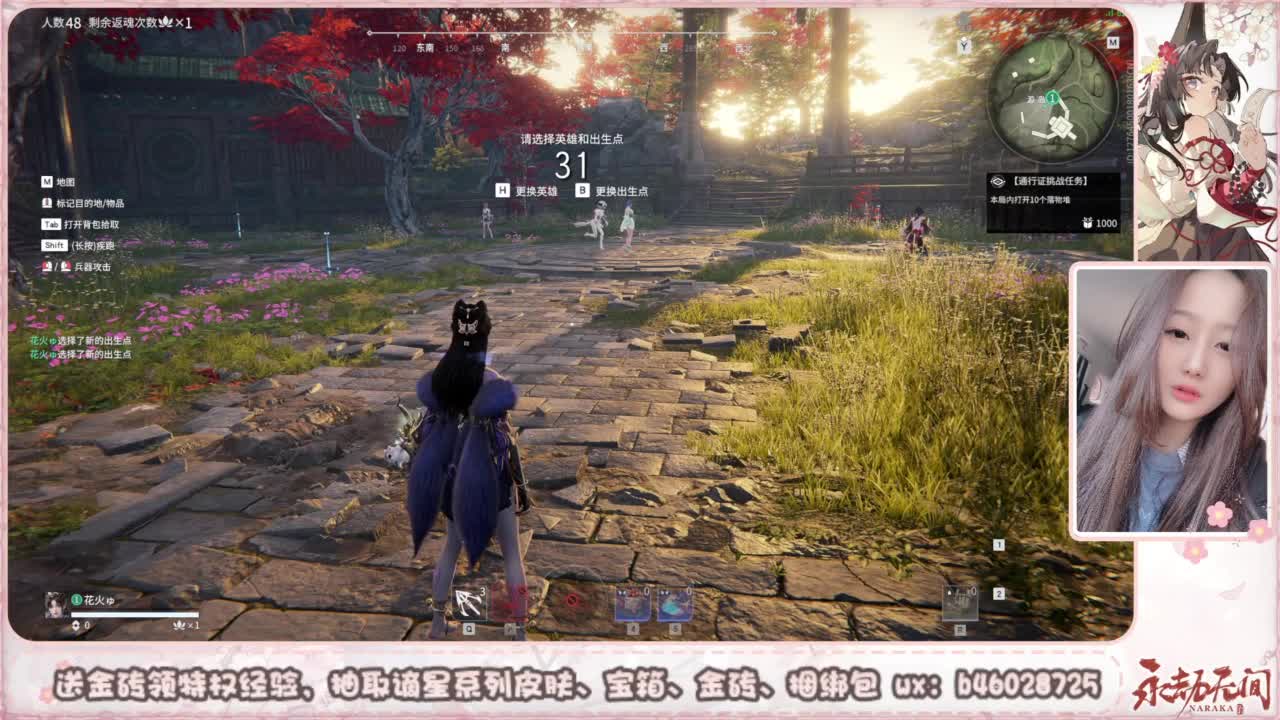Image resolution: width=1280 pixels, height=720 pixels.
Task: Click 南 heading on the compass bar
Action: pyautogui.click(x=505, y=45)
